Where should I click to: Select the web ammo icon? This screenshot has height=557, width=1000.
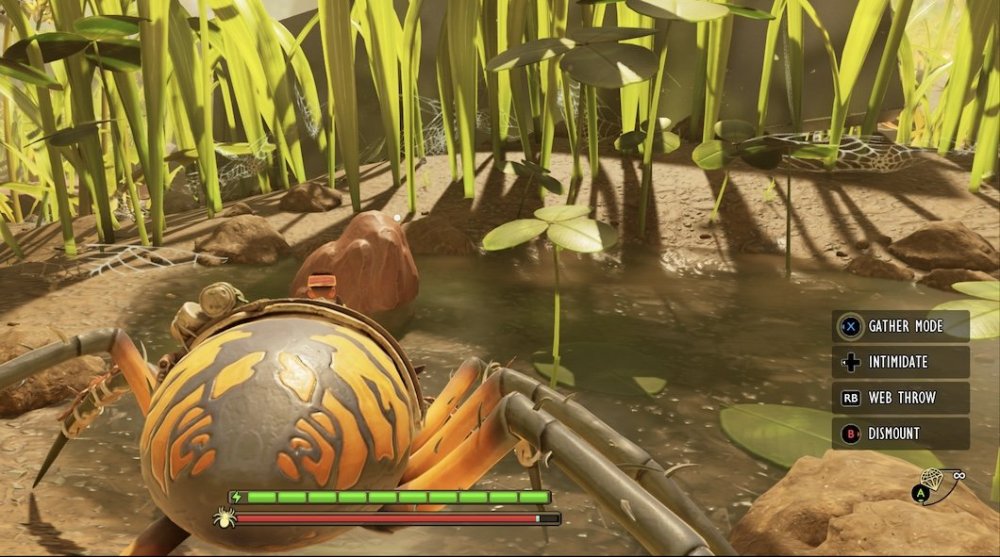click(x=932, y=479)
